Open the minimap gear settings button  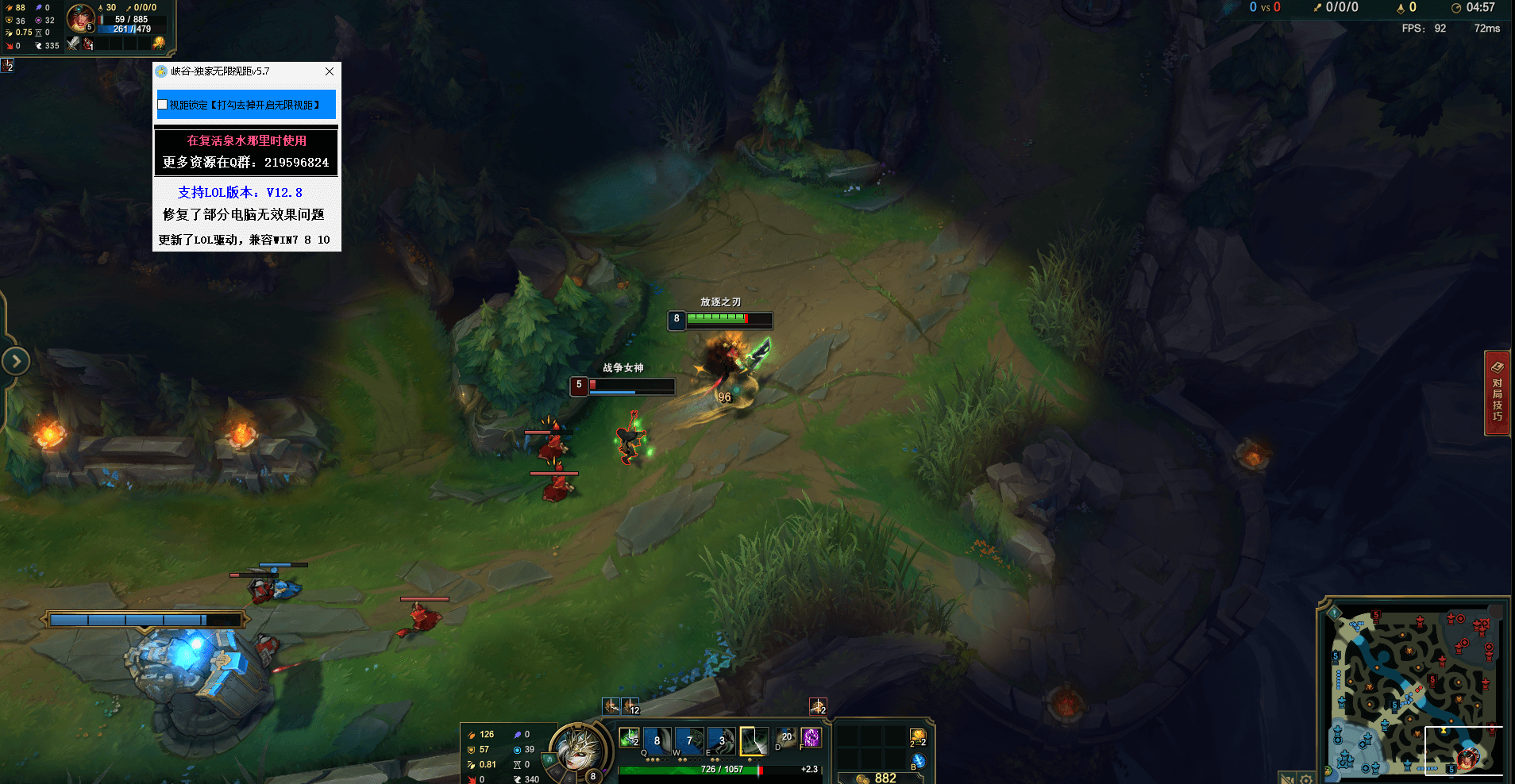coord(1306,778)
